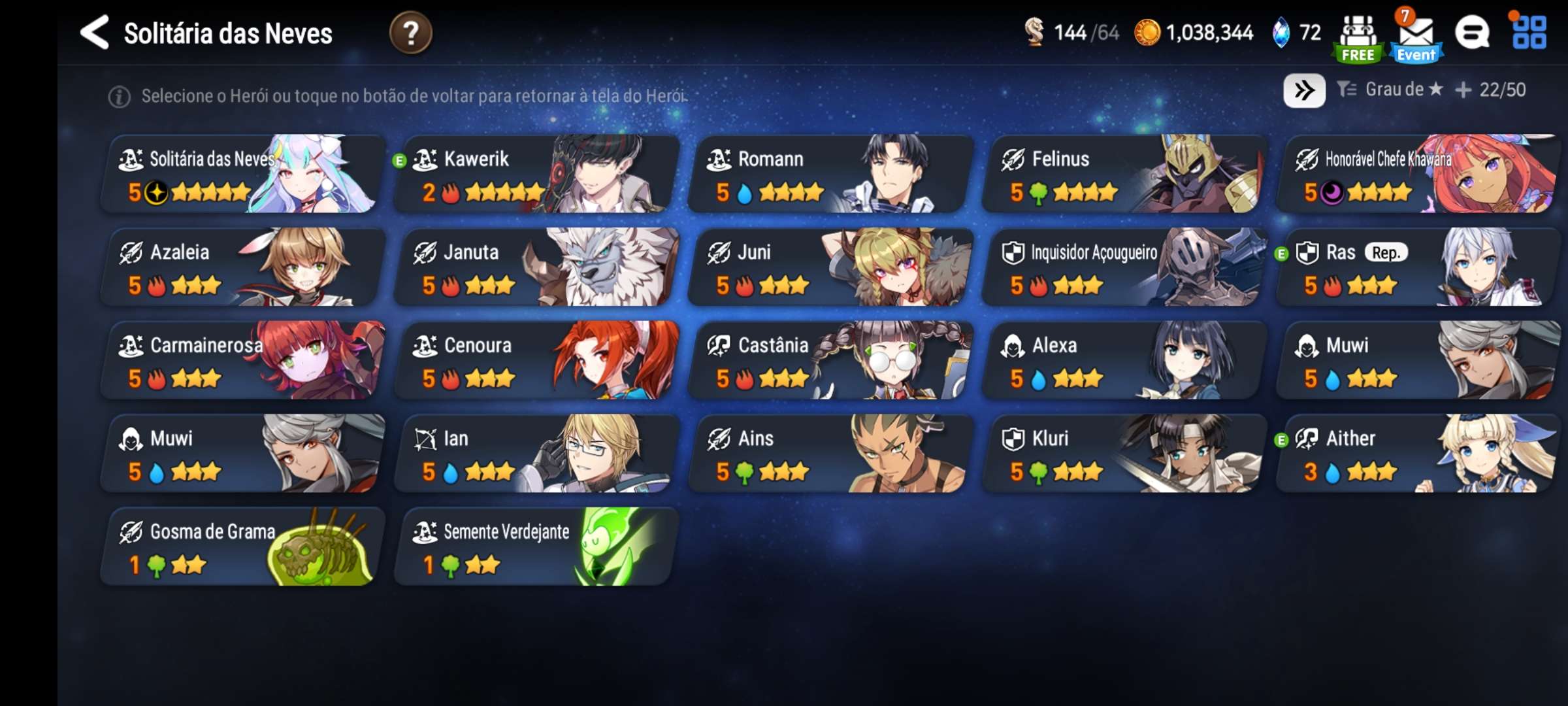Select Honorável Chefe Khawana
The image size is (1568, 706).
1418,174
